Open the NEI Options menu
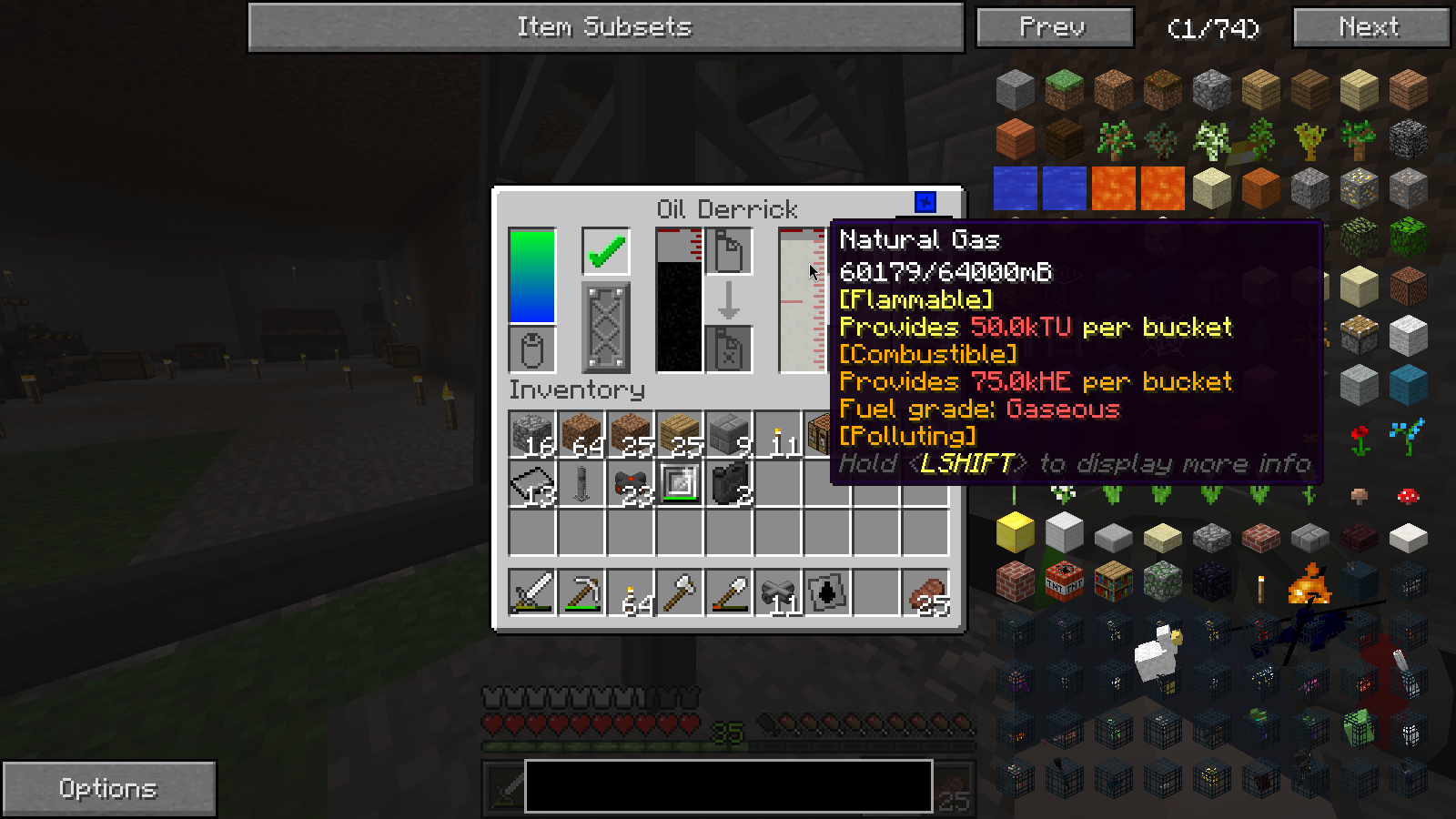The image size is (1456, 819). pos(108,788)
